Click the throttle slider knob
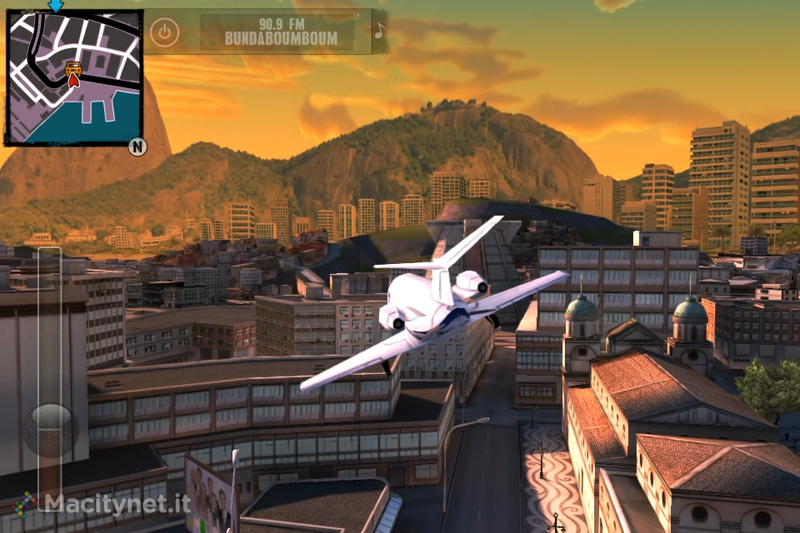The width and height of the screenshot is (800, 533). click(49, 430)
